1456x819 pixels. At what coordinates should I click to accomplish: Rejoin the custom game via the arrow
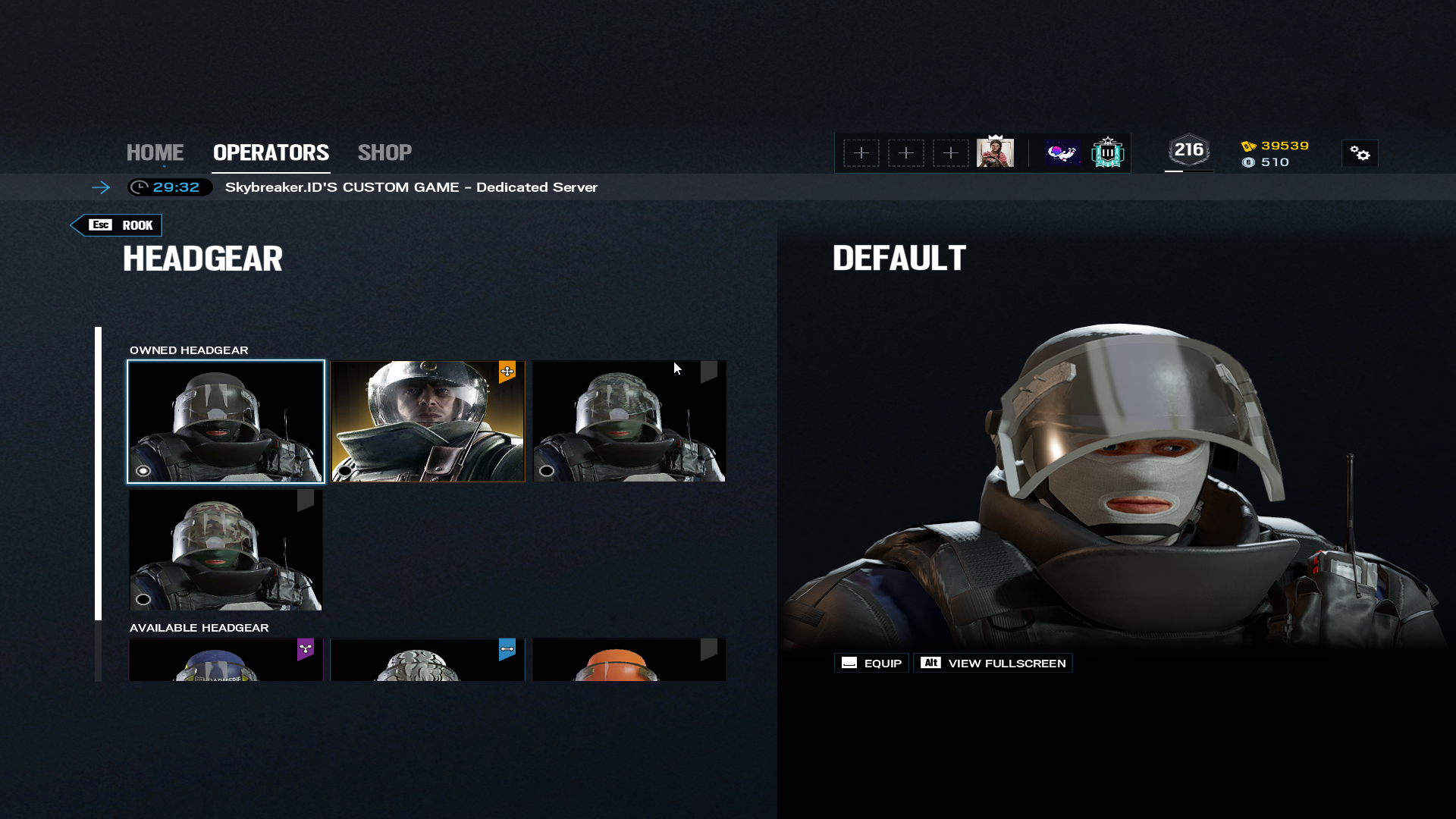[x=101, y=187]
